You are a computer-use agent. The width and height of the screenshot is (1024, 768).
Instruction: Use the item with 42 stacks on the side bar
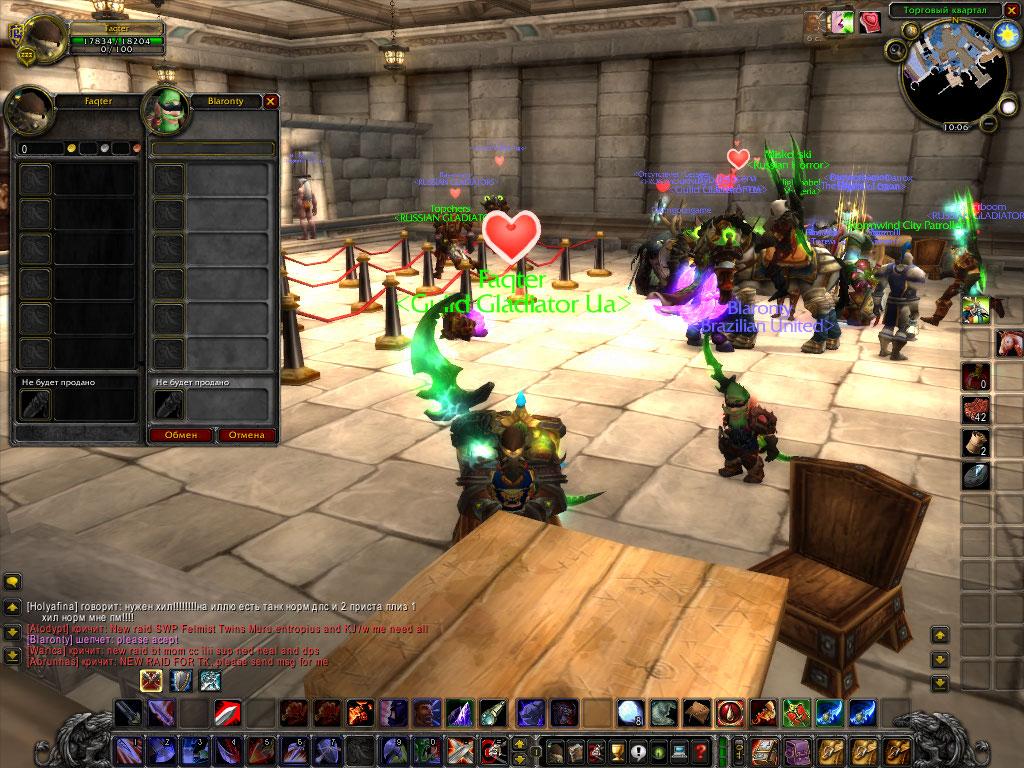click(976, 410)
